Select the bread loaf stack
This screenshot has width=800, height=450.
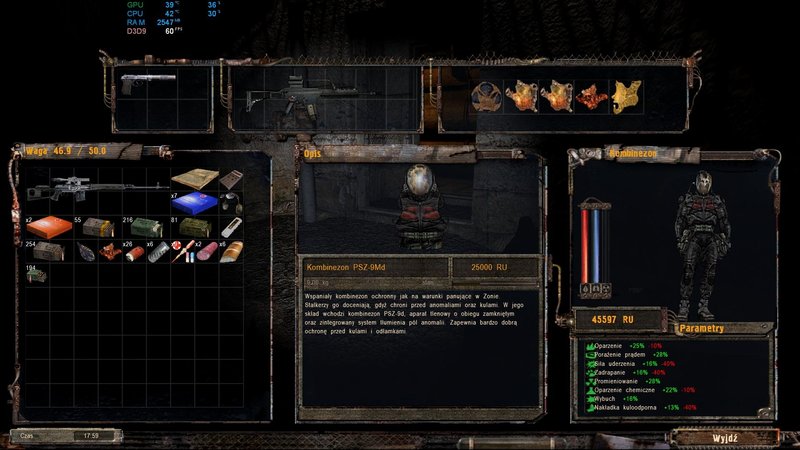point(232,252)
